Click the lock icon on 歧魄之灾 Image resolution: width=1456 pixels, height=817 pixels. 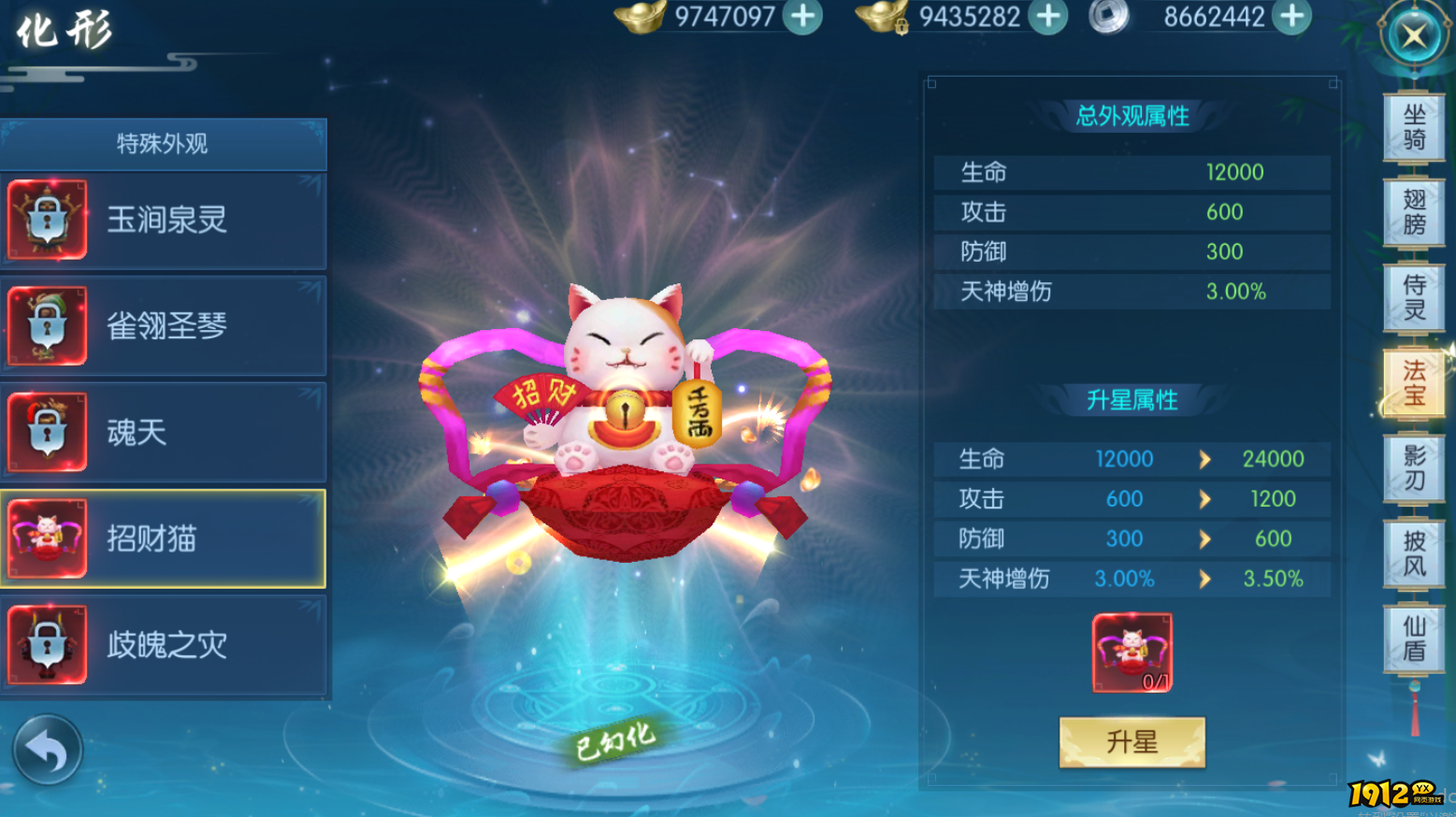coord(49,645)
